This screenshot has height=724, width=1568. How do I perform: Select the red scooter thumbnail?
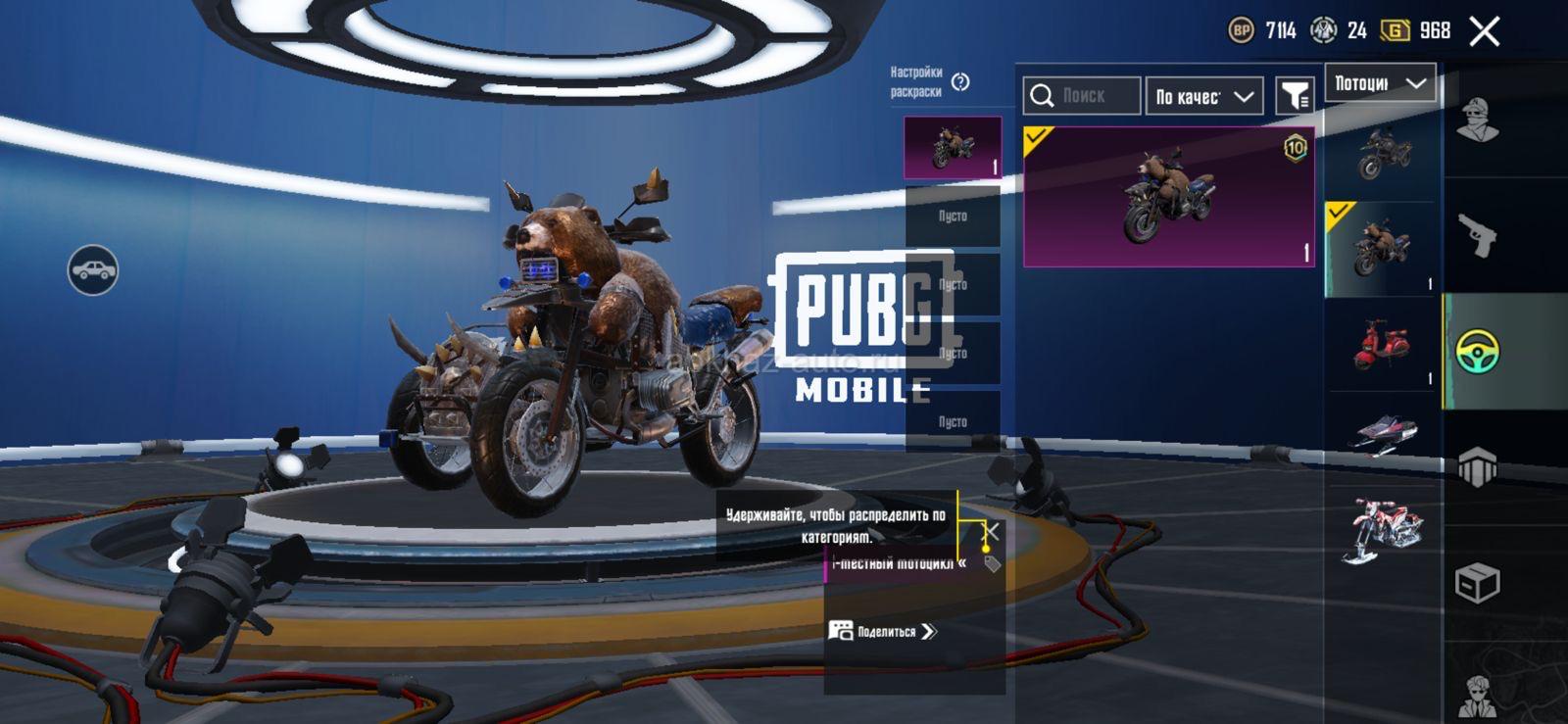tap(1380, 345)
